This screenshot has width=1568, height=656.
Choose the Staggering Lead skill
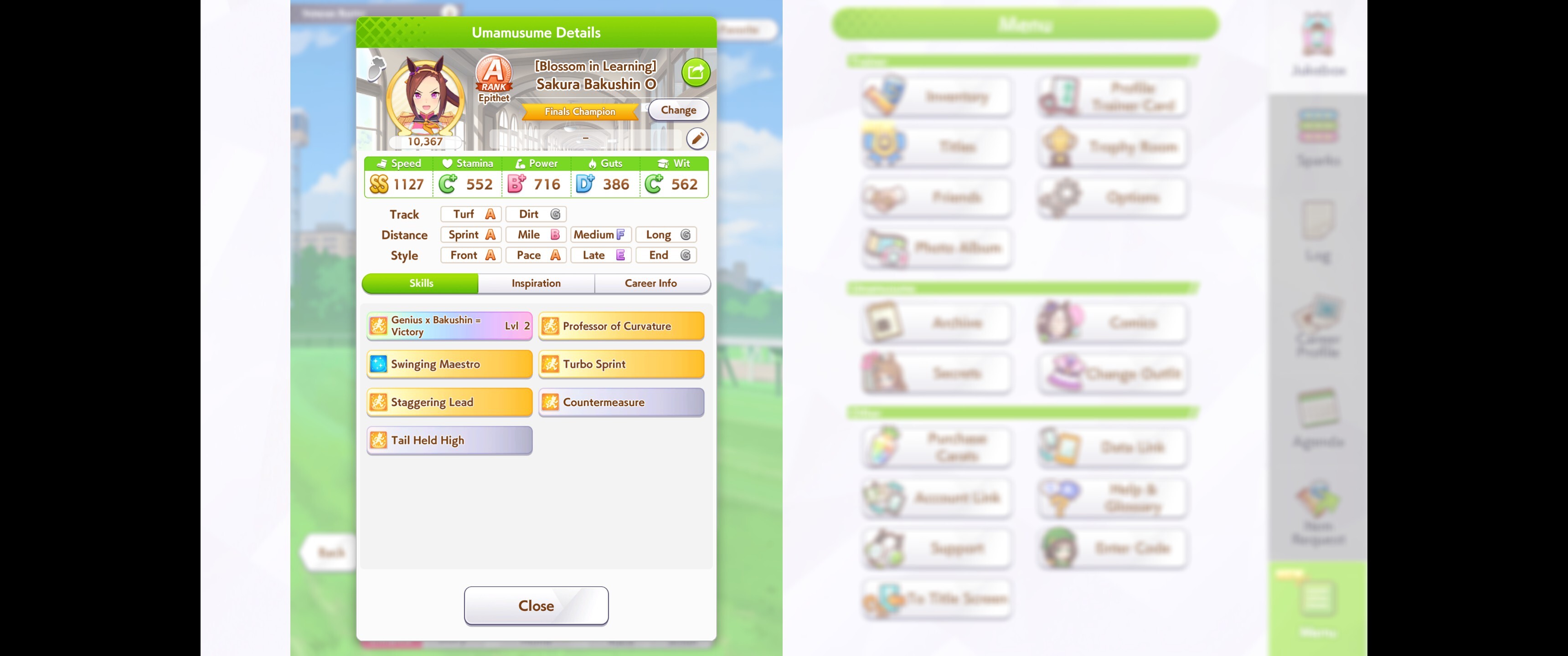click(449, 402)
